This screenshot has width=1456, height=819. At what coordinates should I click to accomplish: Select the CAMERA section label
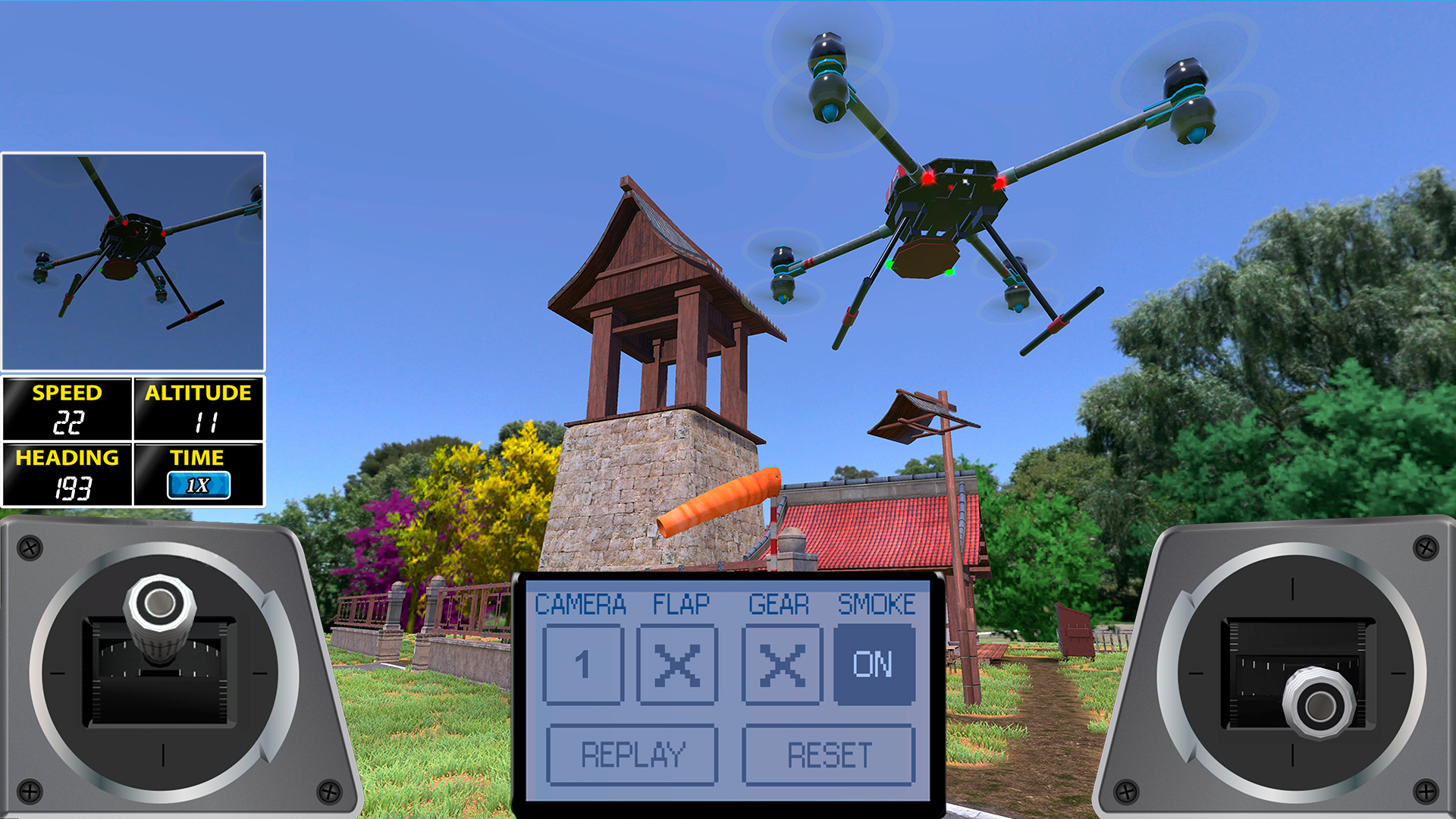click(581, 604)
